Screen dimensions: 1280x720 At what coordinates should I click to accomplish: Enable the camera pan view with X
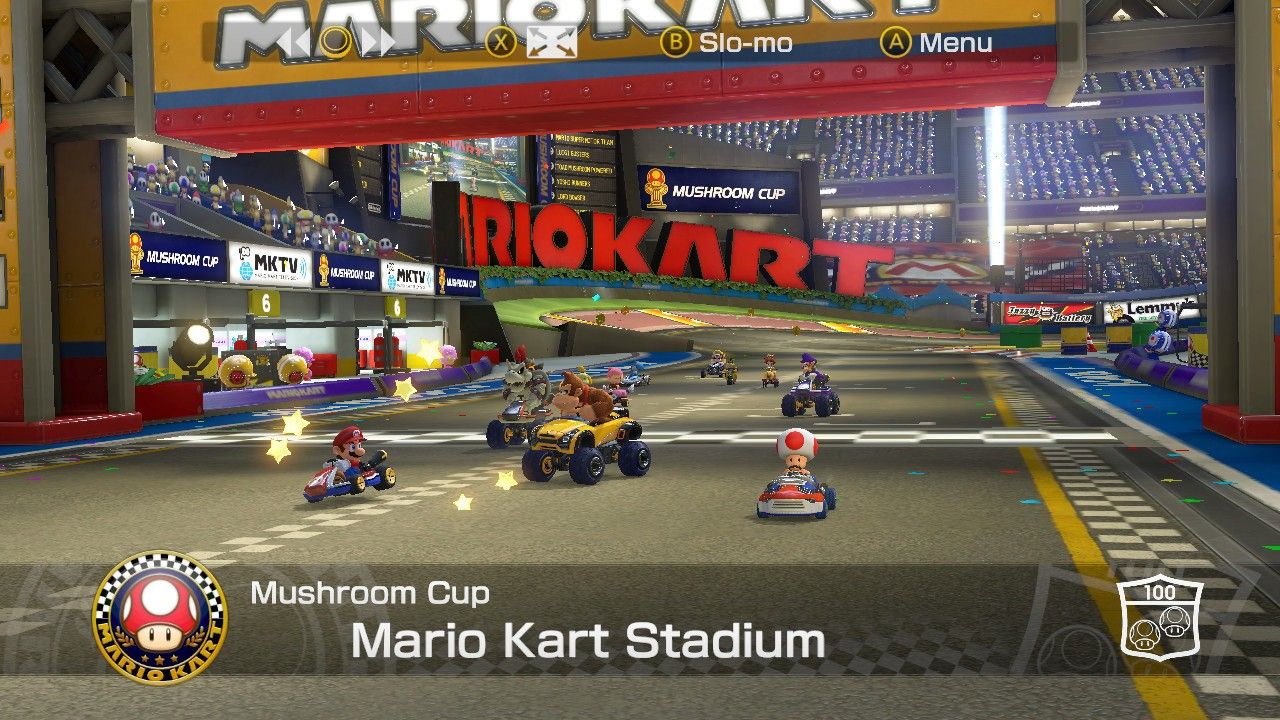(551, 43)
